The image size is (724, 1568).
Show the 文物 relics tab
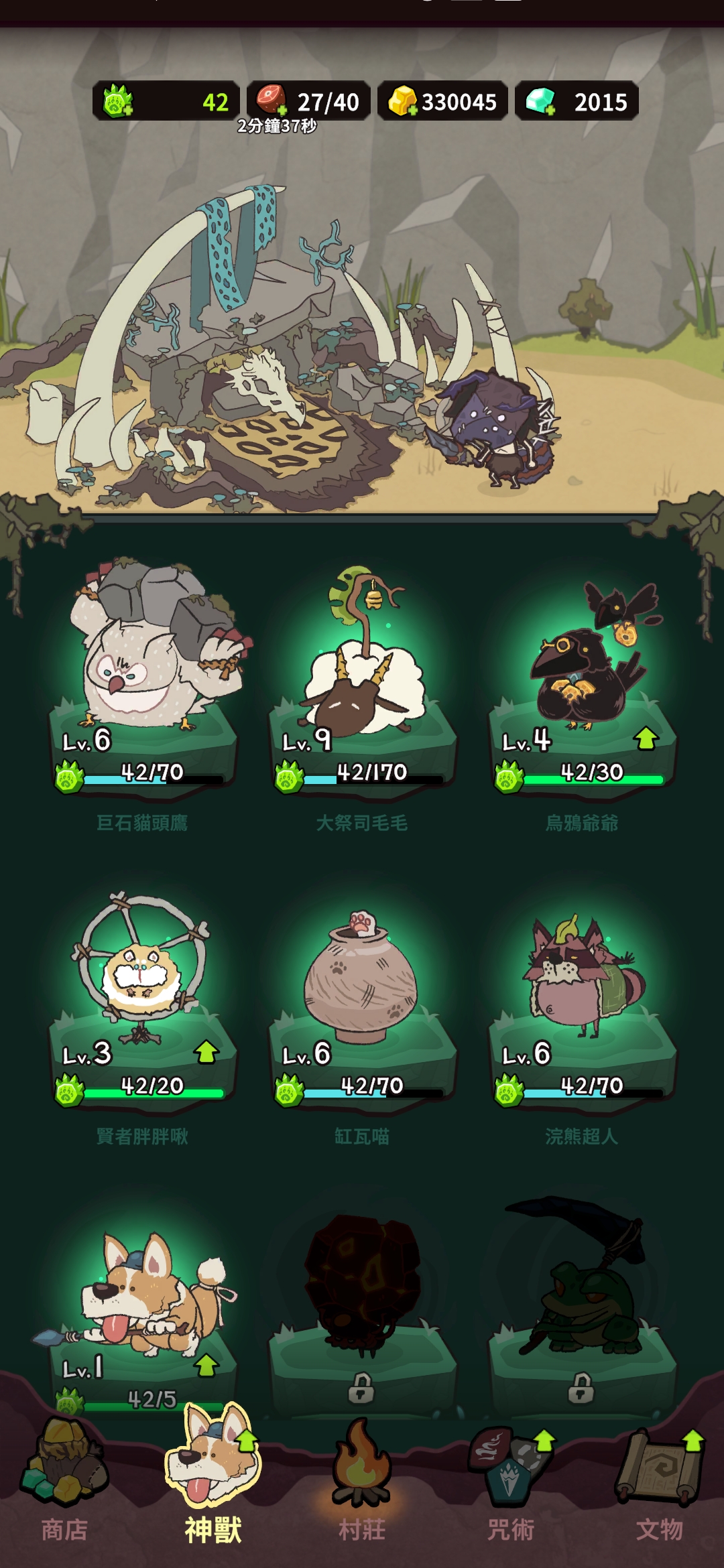[660, 1481]
